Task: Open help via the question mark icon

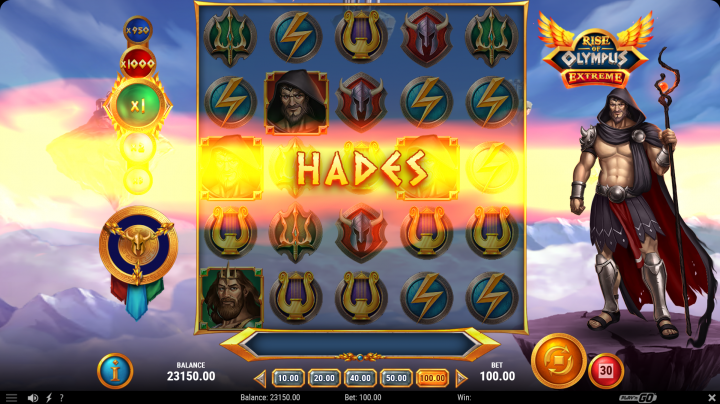Action: point(61,398)
